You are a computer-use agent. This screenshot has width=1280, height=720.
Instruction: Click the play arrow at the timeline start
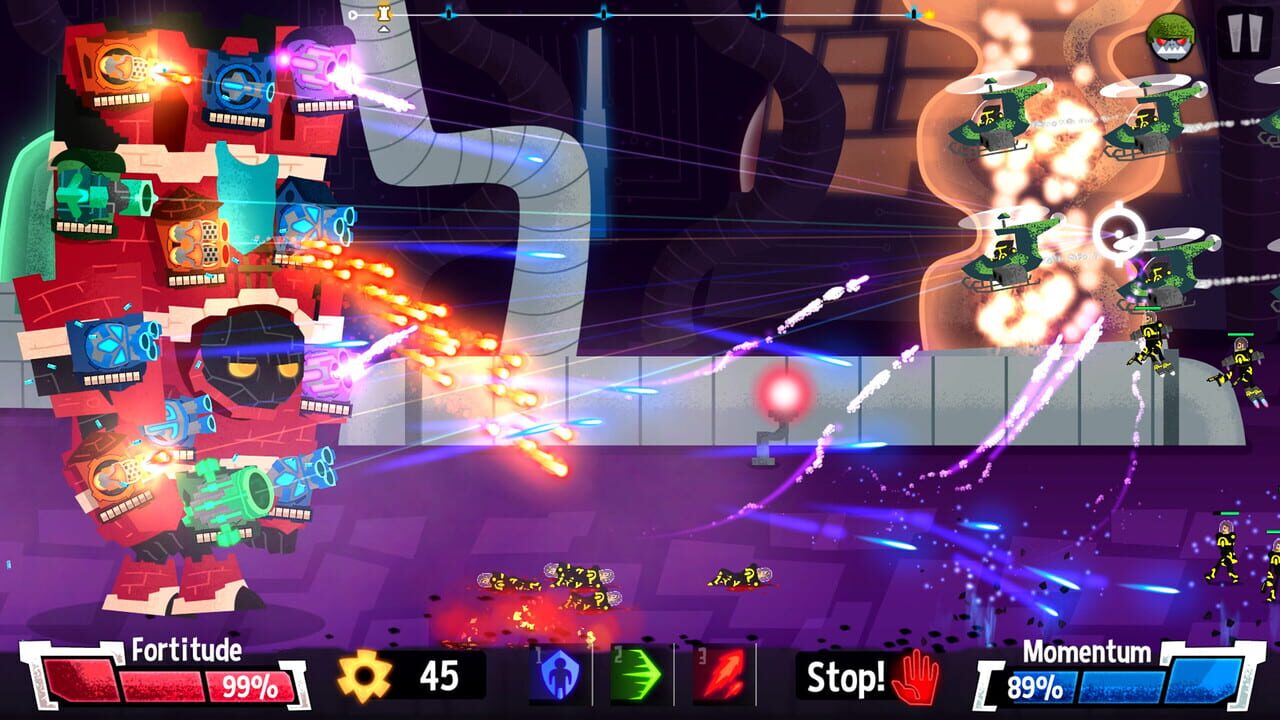[x=353, y=14]
